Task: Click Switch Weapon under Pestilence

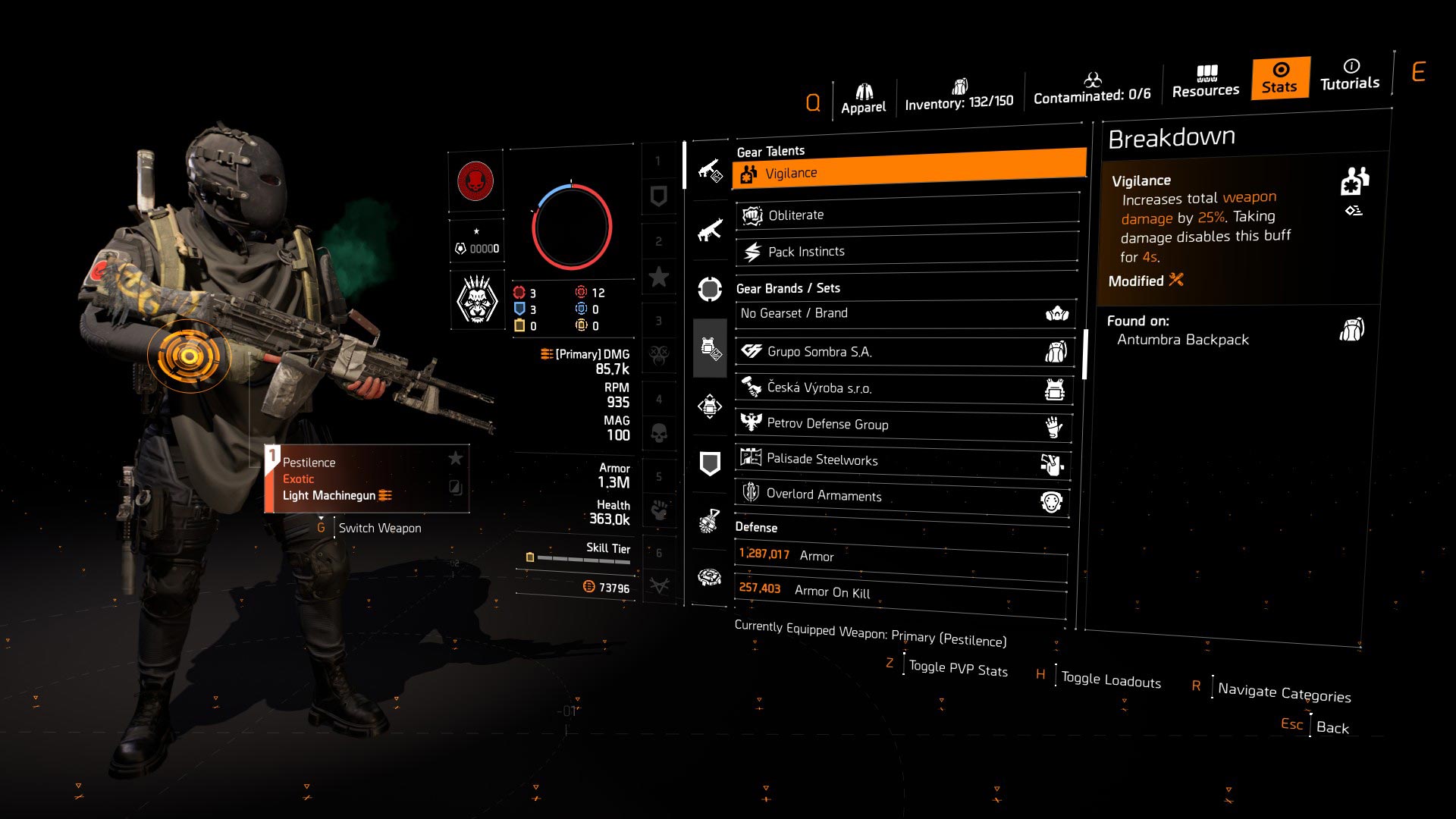Action: [379, 528]
